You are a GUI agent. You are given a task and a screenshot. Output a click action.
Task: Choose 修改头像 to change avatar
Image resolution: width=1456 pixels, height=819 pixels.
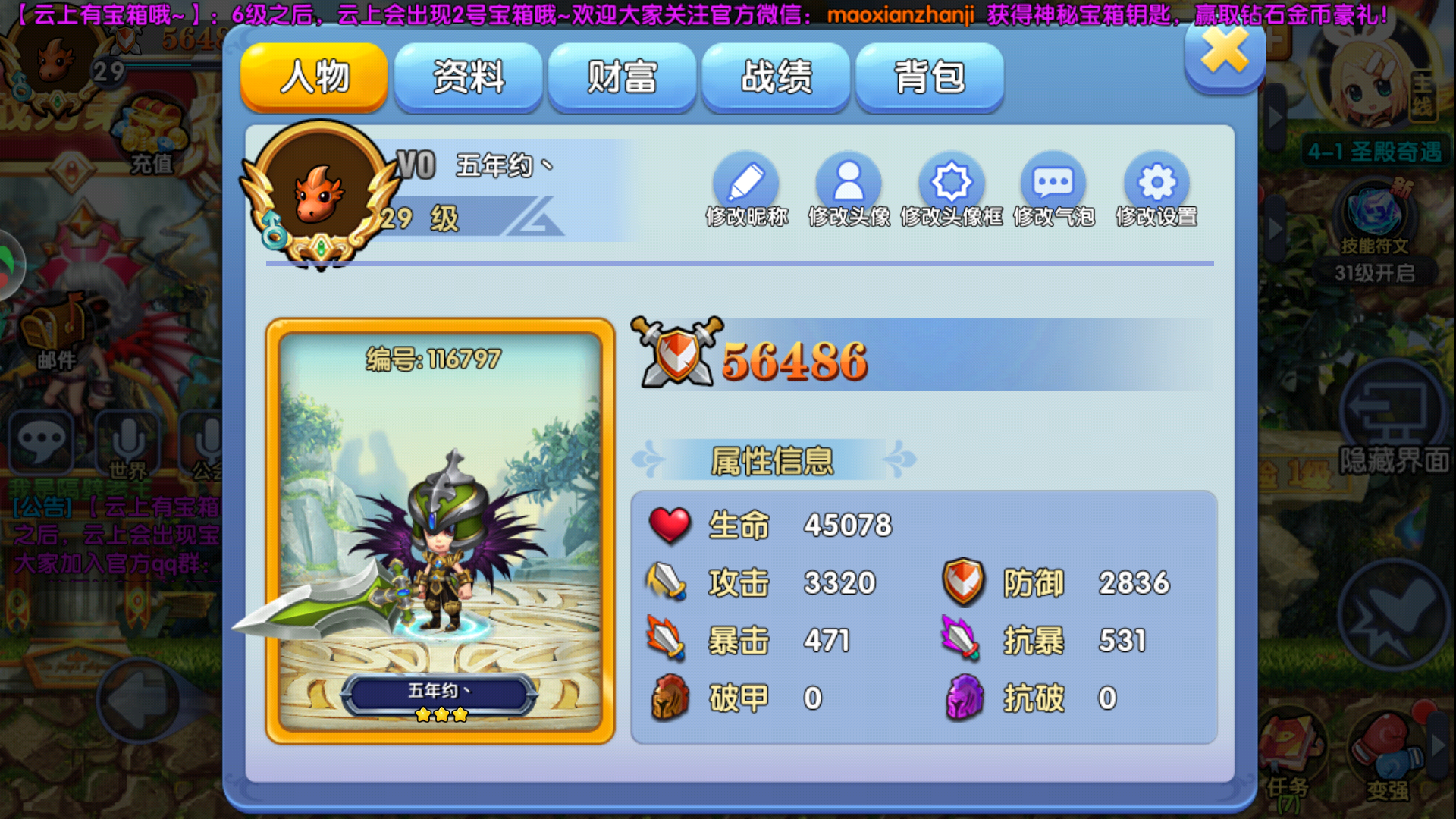pyautogui.click(x=849, y=184)
